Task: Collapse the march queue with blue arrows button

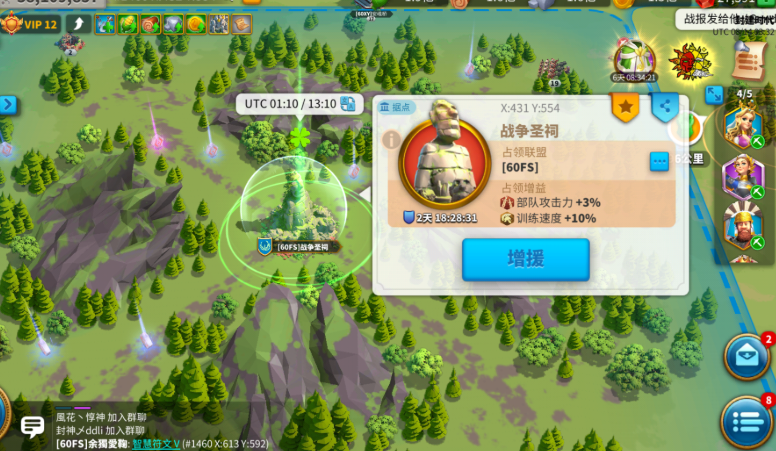Action: point(714,94)
